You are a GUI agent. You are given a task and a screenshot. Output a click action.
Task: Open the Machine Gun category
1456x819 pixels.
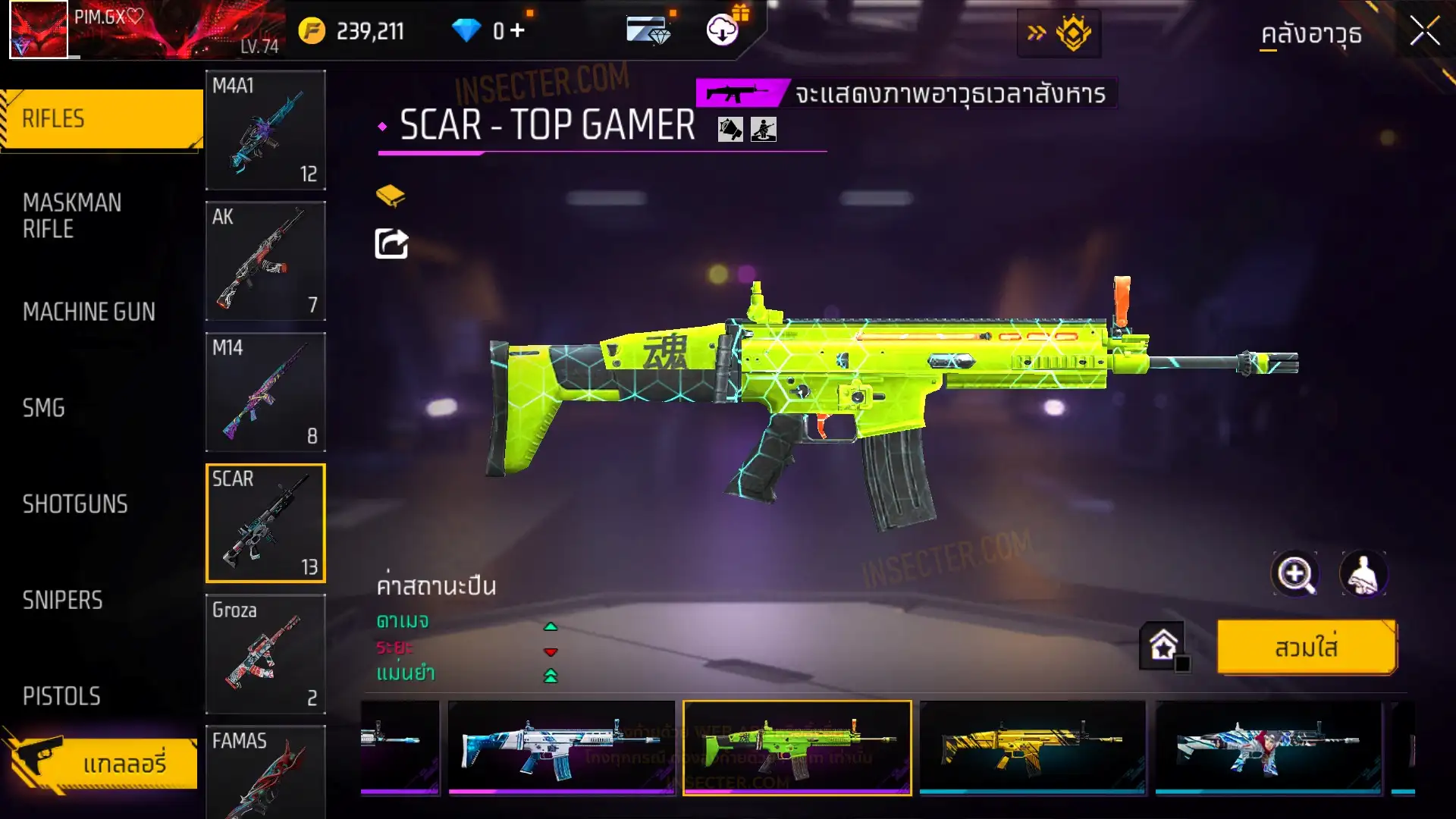tap(89, 312)
